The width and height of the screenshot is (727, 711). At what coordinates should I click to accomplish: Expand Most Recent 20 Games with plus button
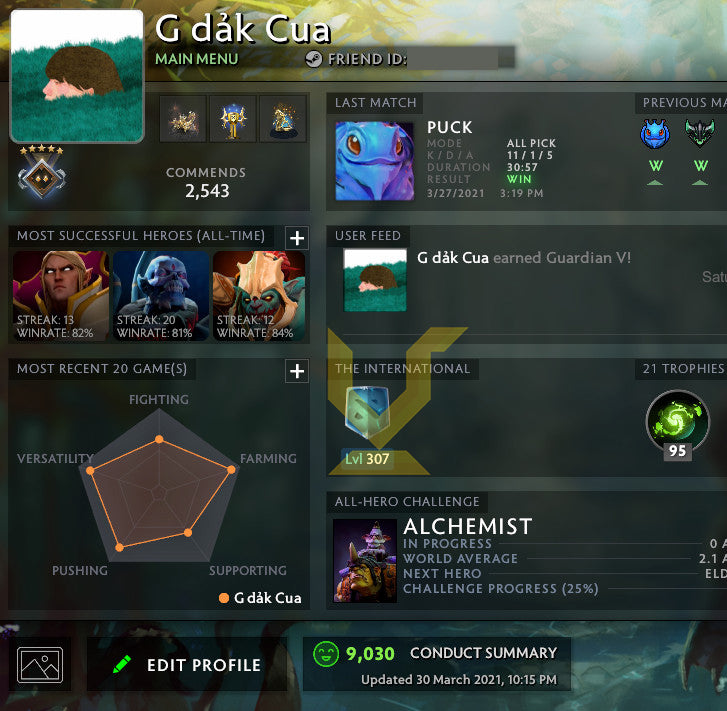(x=297, y=372)
